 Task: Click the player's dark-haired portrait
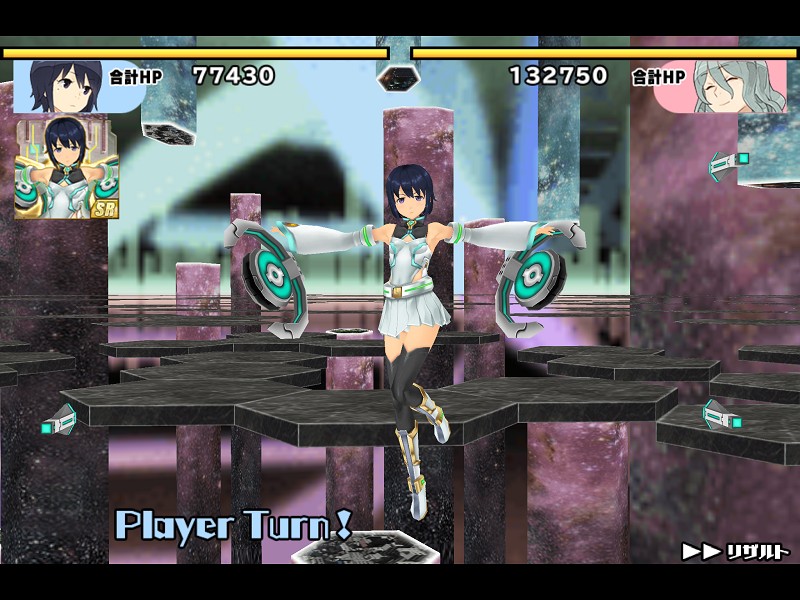(x=62, y=86)
